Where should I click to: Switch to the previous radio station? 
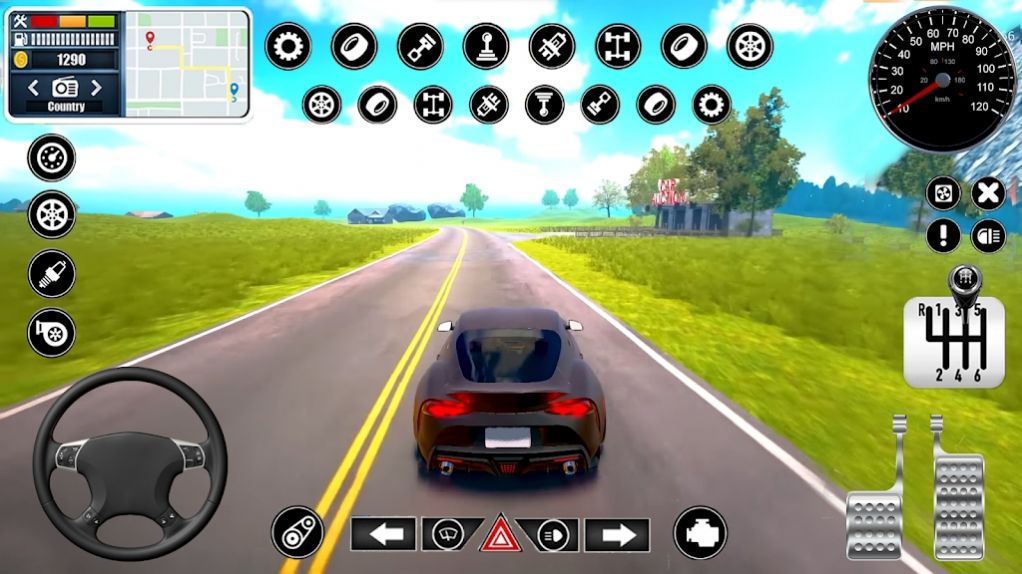(x=33, y=87)
